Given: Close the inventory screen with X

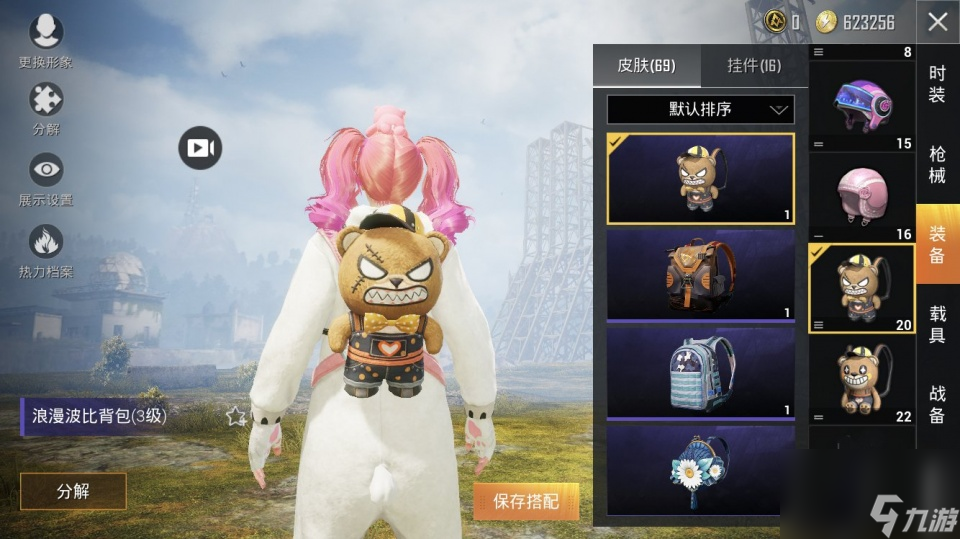Looking at the screenshot, I should coord(937,21).
